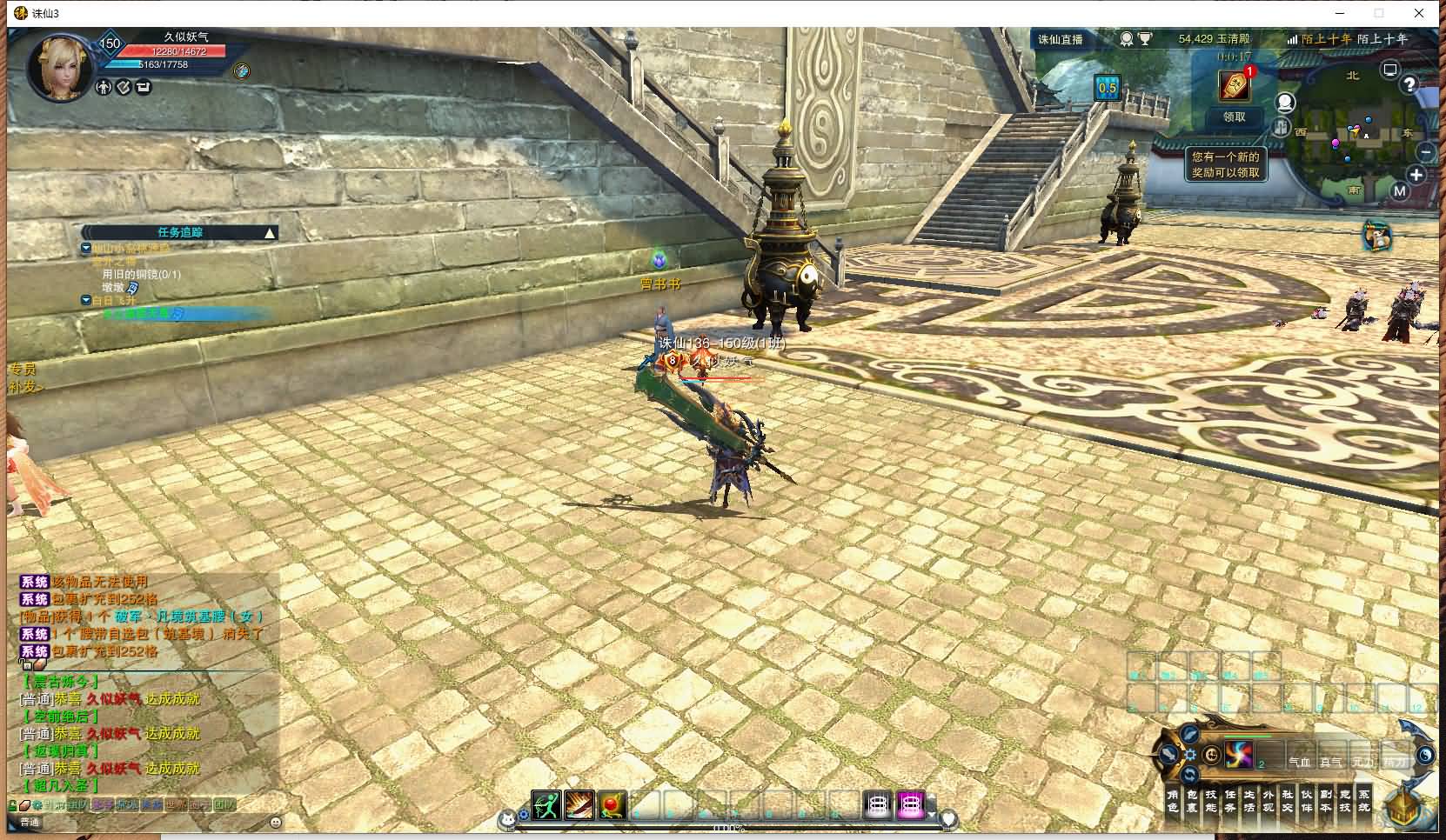1446x840 pixels.
Task: Open the reward token icon with red badge
Action: pos(1235,85)
